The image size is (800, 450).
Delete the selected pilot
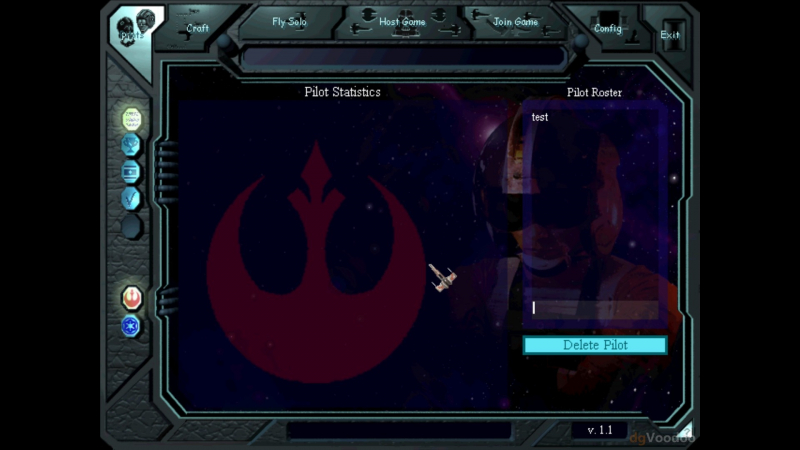(595, 345)
